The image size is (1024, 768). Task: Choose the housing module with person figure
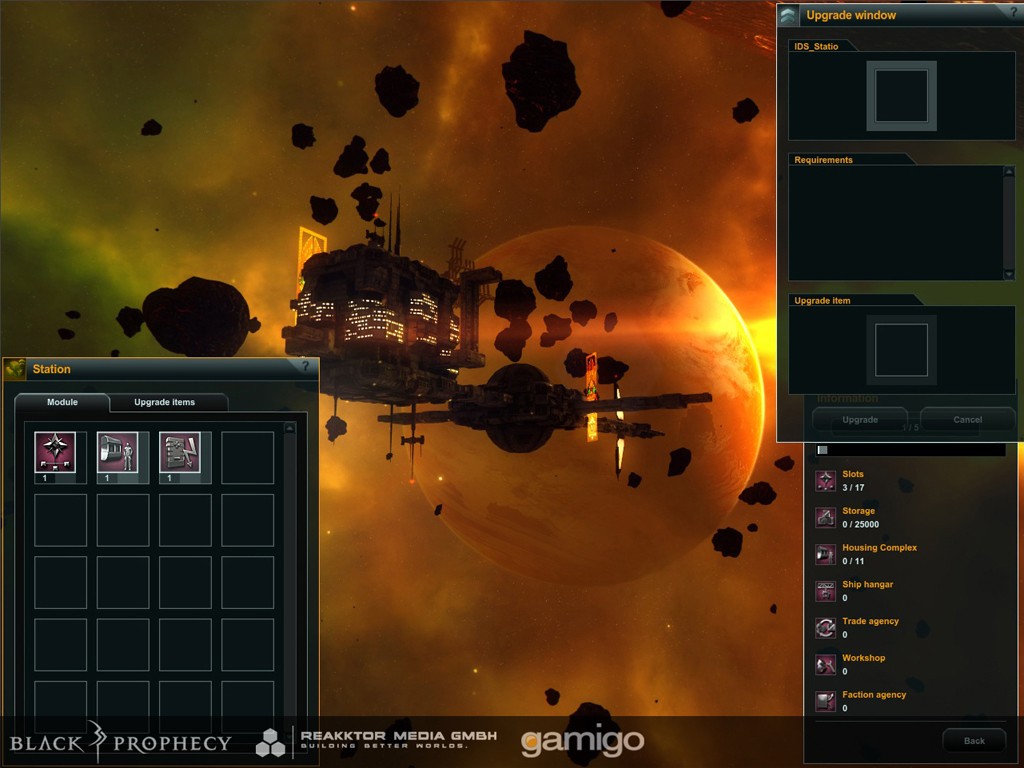tap(117, 452)
